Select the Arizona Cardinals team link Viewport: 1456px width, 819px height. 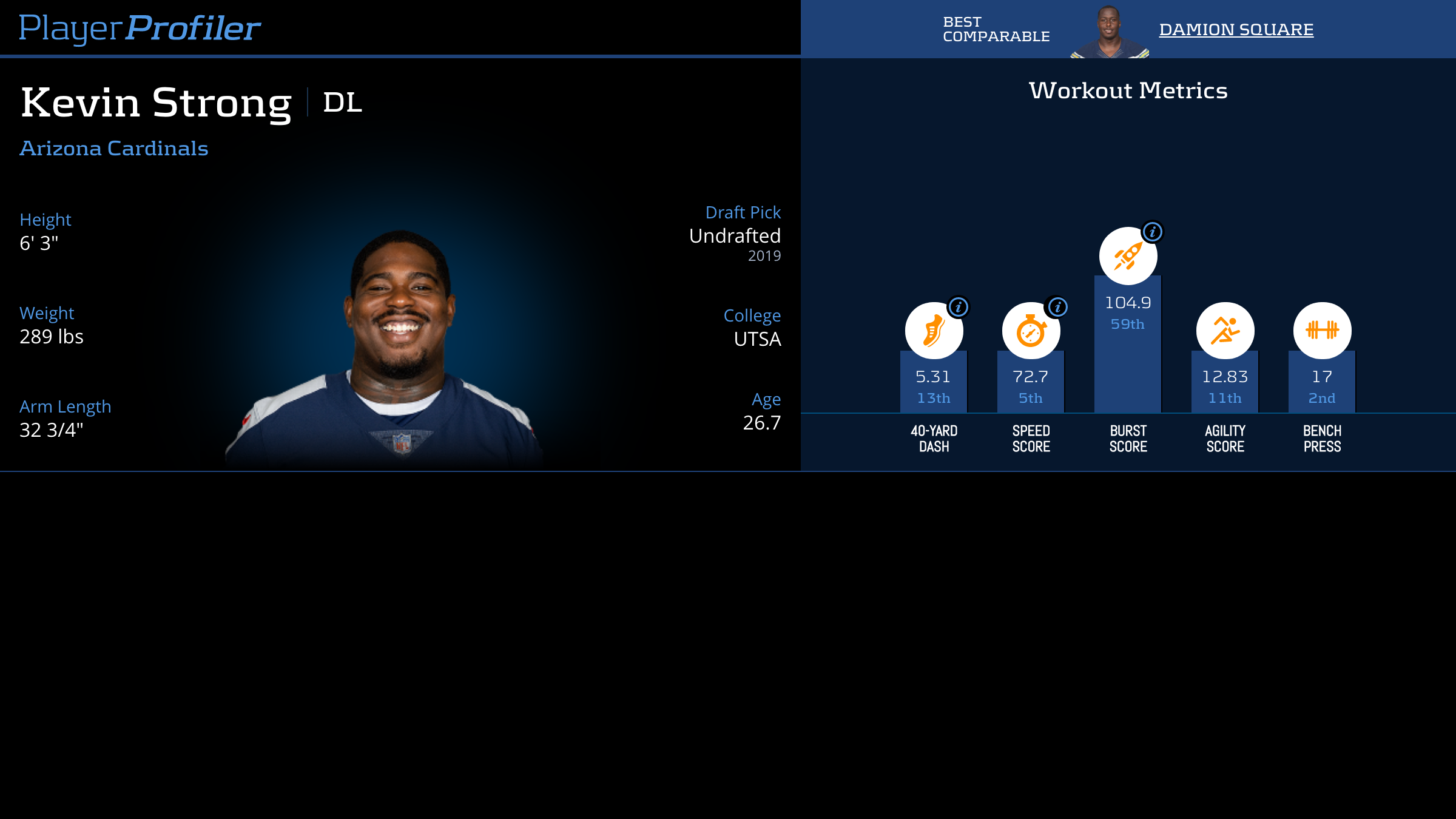pyautogui.click(x=114, y=149)
